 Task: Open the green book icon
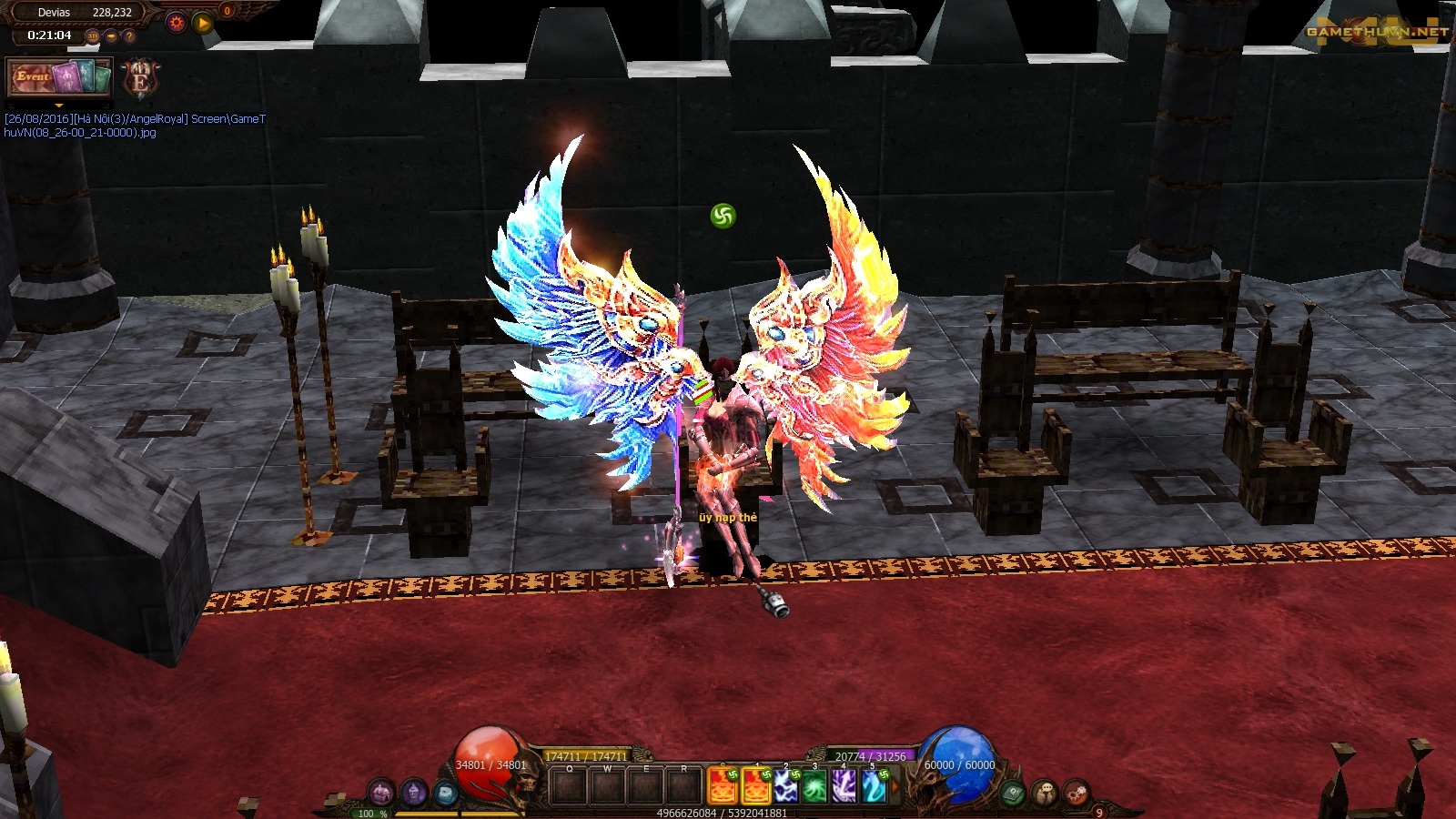coord(1012,793)
